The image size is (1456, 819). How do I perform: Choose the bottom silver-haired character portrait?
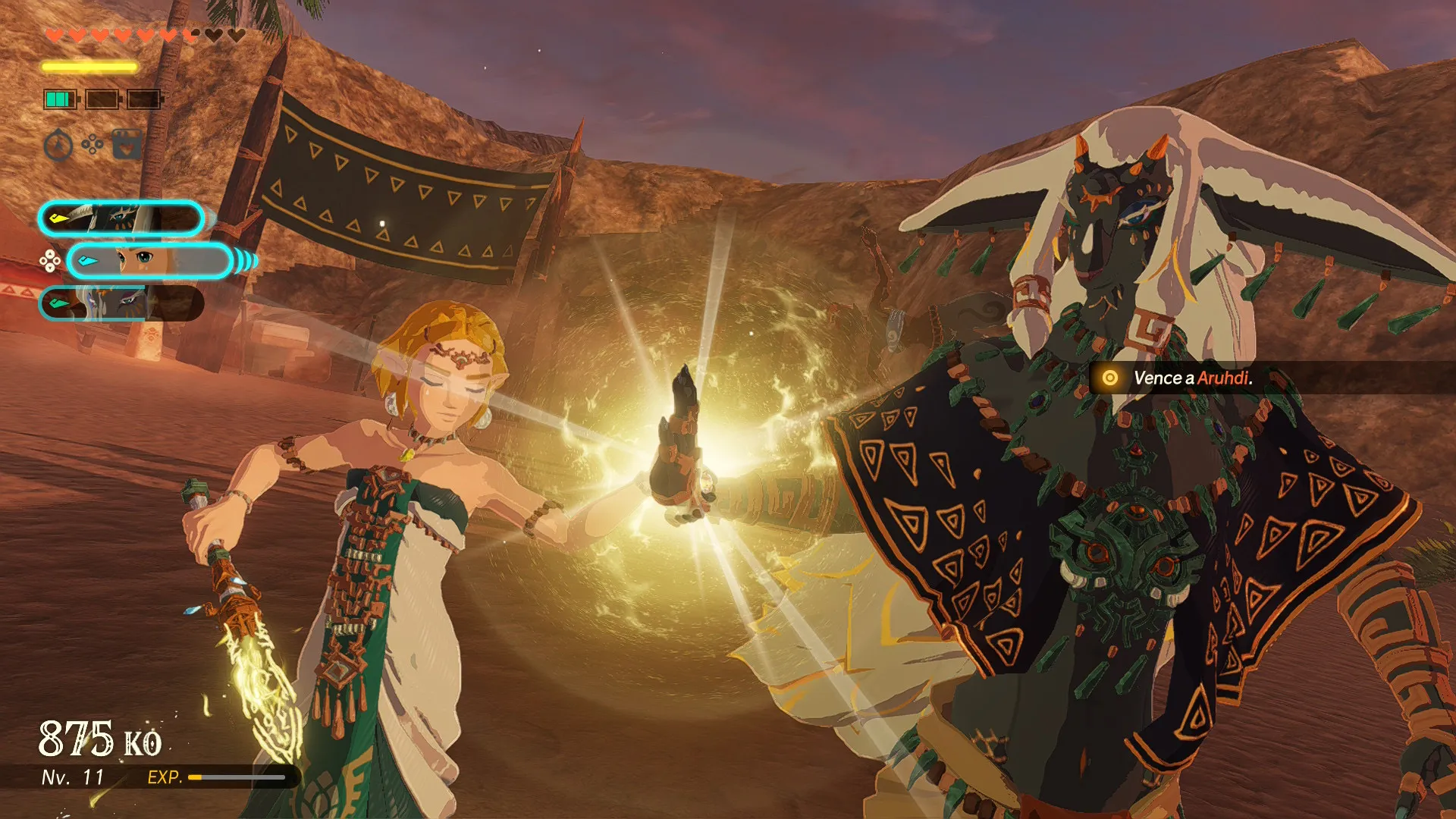(121, 303)
